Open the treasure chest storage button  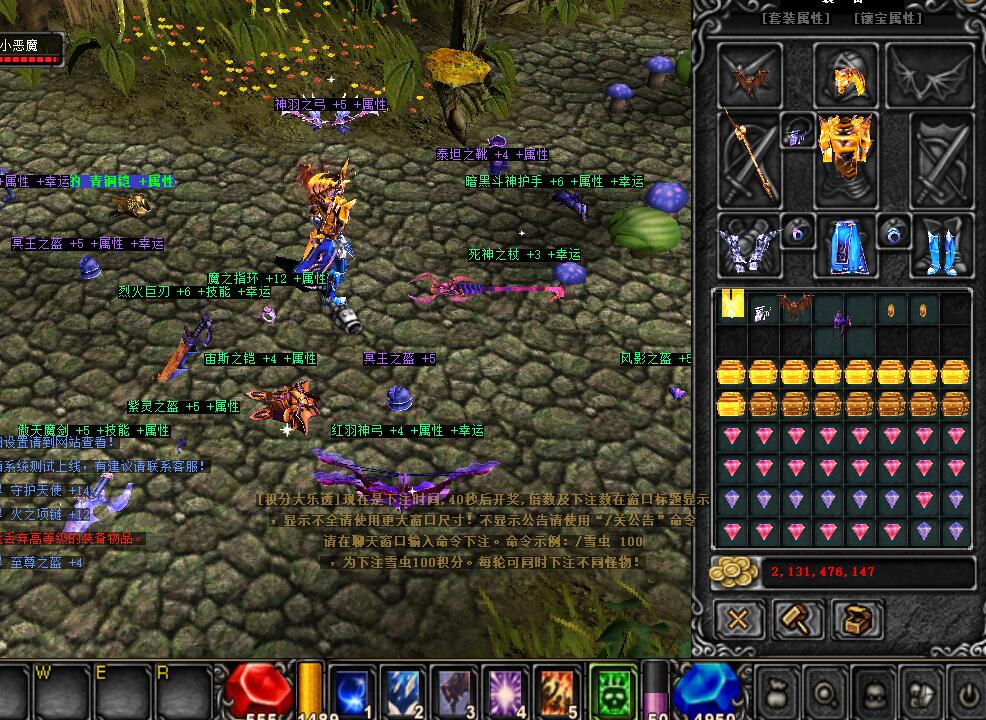click(856, 619)
